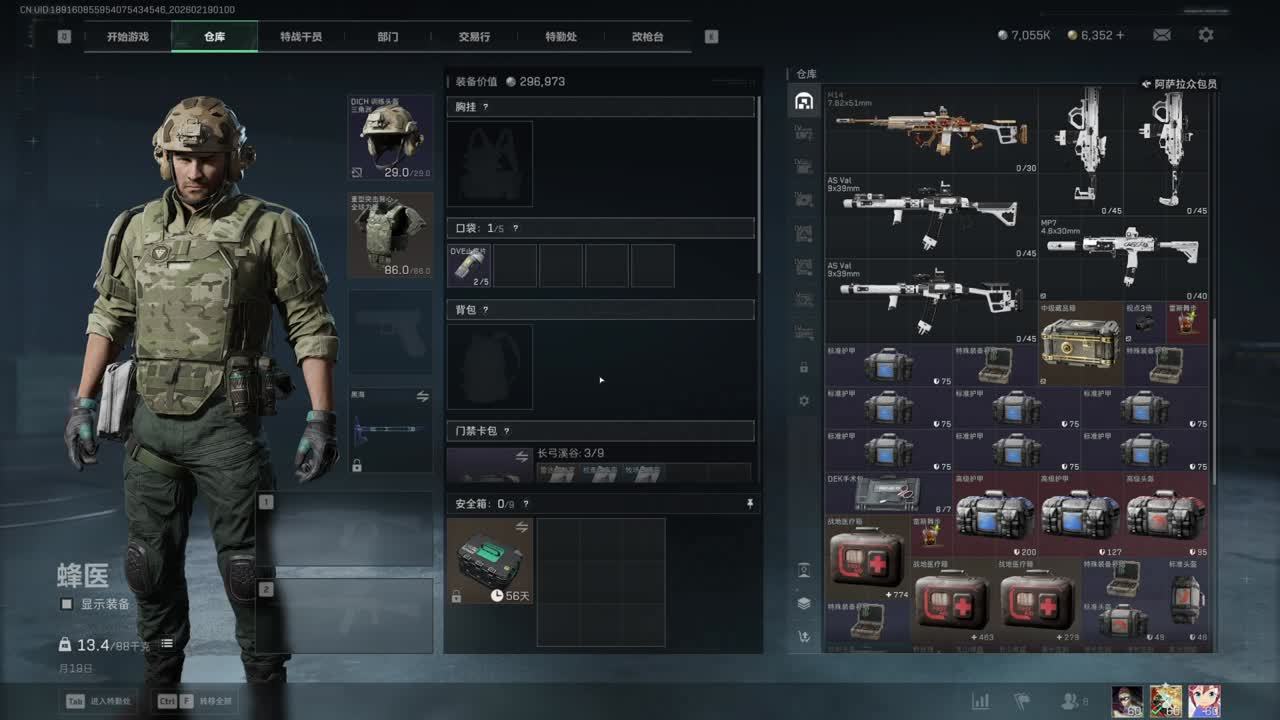Go to the 部门 tab

point(388,37)
